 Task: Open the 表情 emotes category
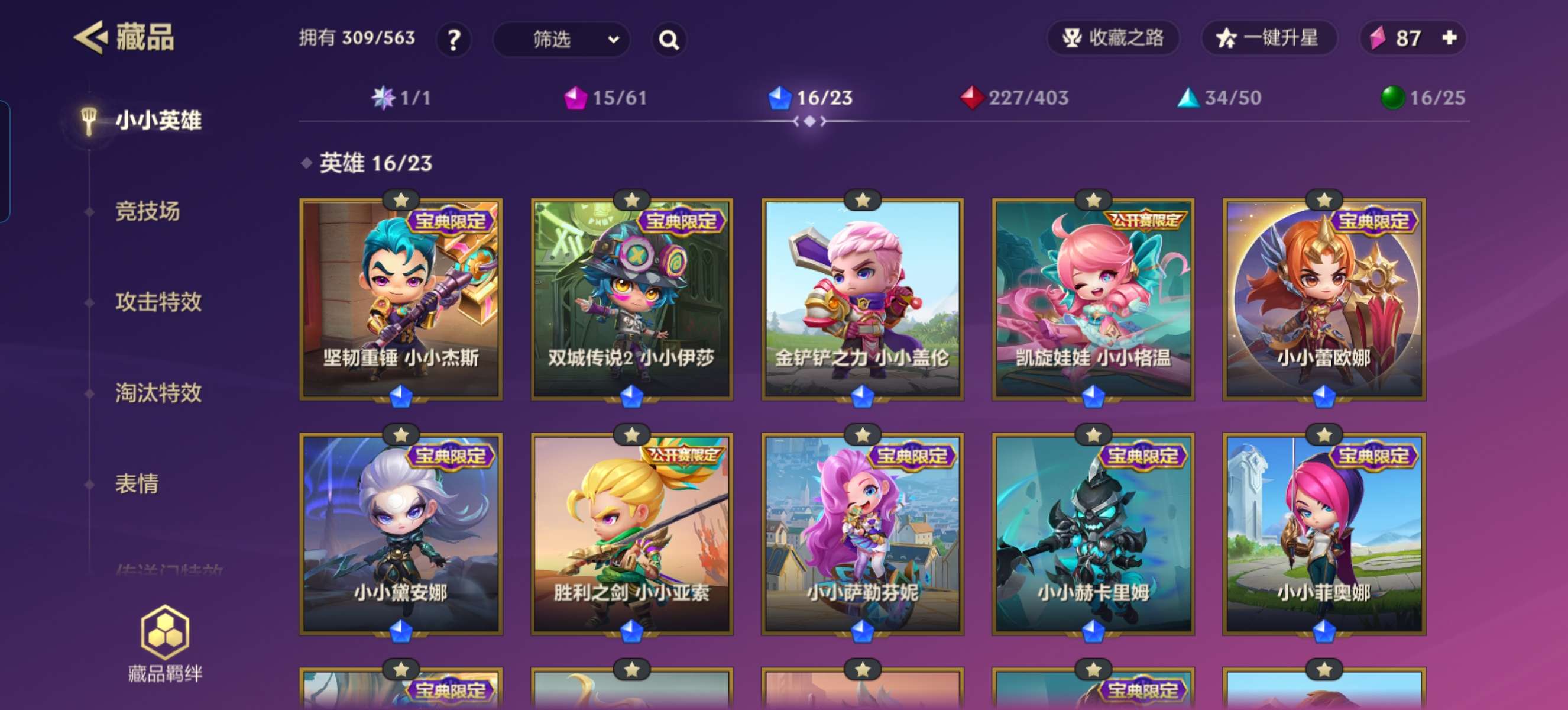137,484
